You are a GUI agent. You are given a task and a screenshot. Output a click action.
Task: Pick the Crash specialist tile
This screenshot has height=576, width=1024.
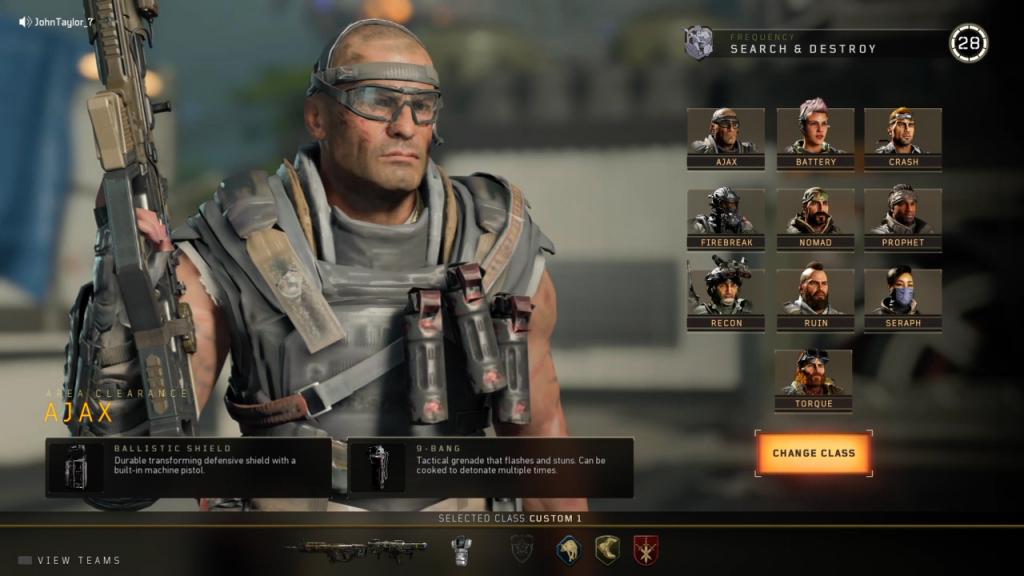pos(902,138)
